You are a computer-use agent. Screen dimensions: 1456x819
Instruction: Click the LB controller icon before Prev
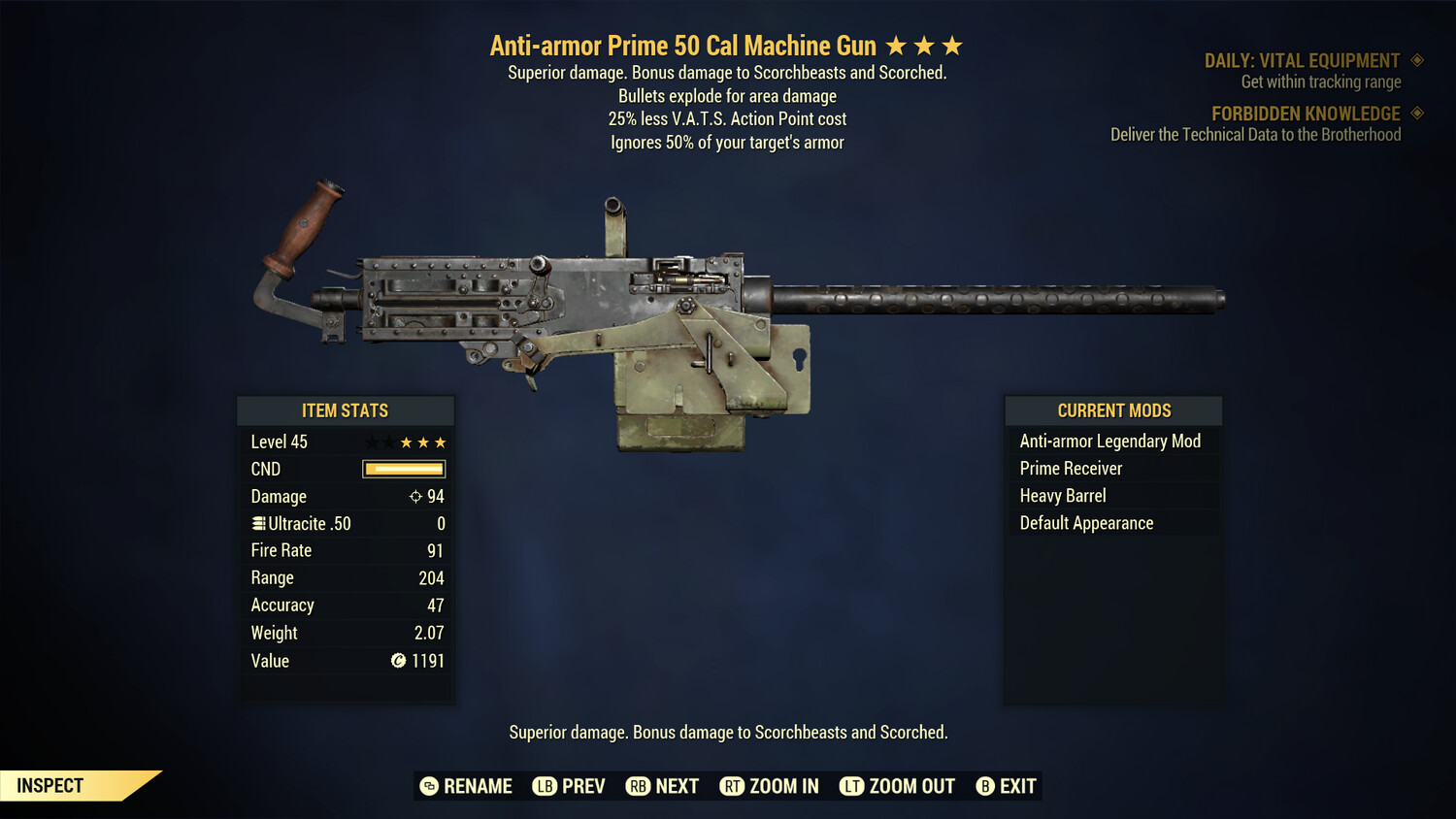(544, 786)
